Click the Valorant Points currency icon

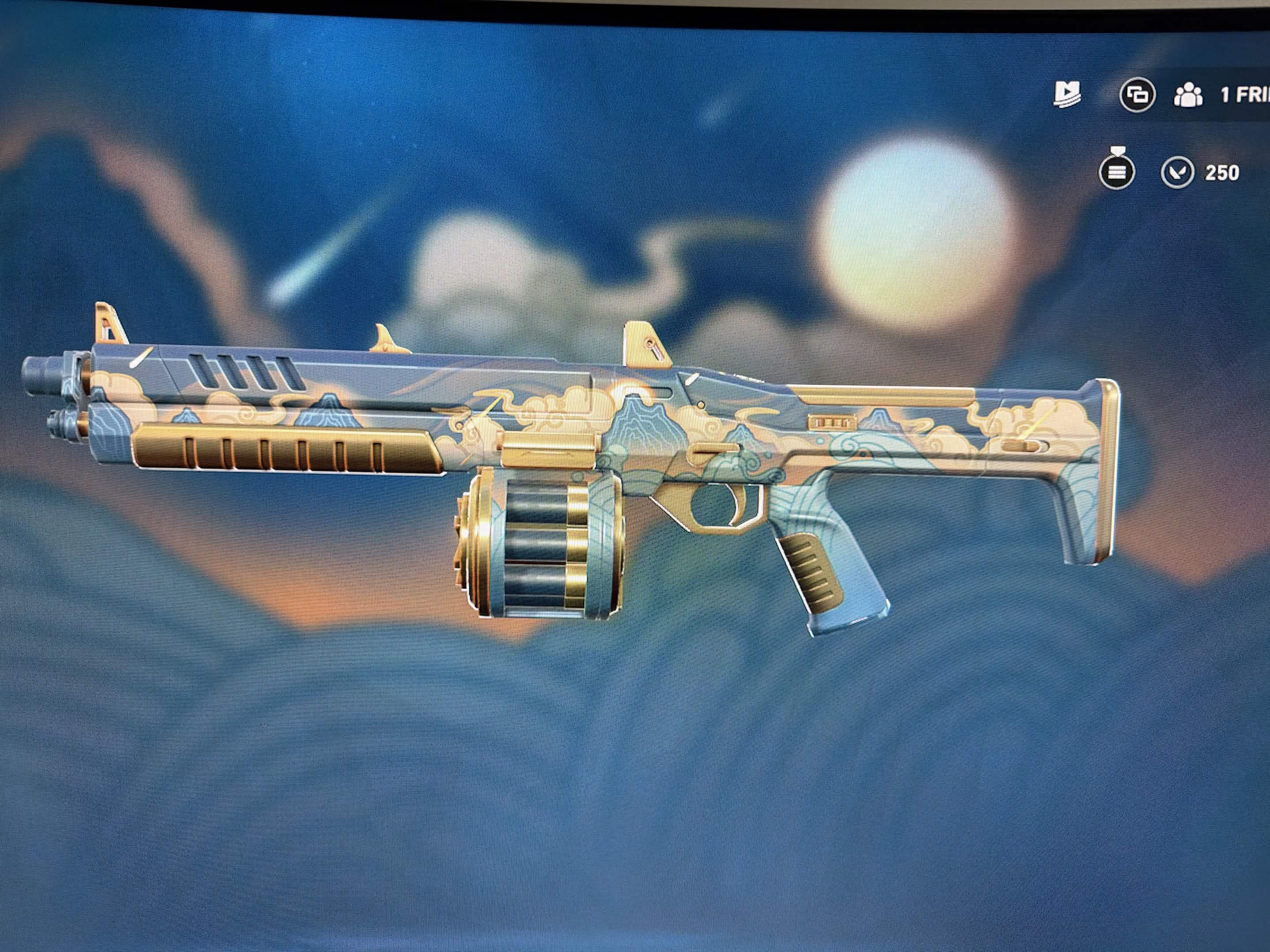click(x=1177, y=171)
